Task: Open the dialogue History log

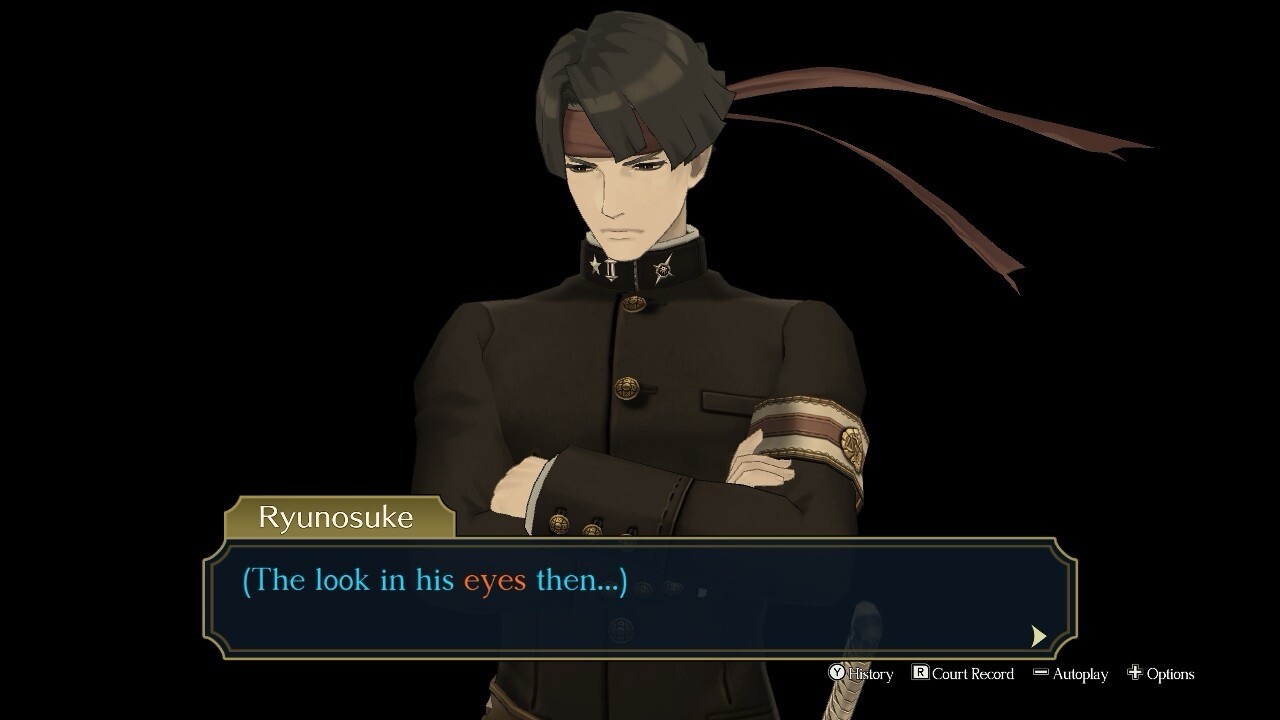Action: click(861, 674)
